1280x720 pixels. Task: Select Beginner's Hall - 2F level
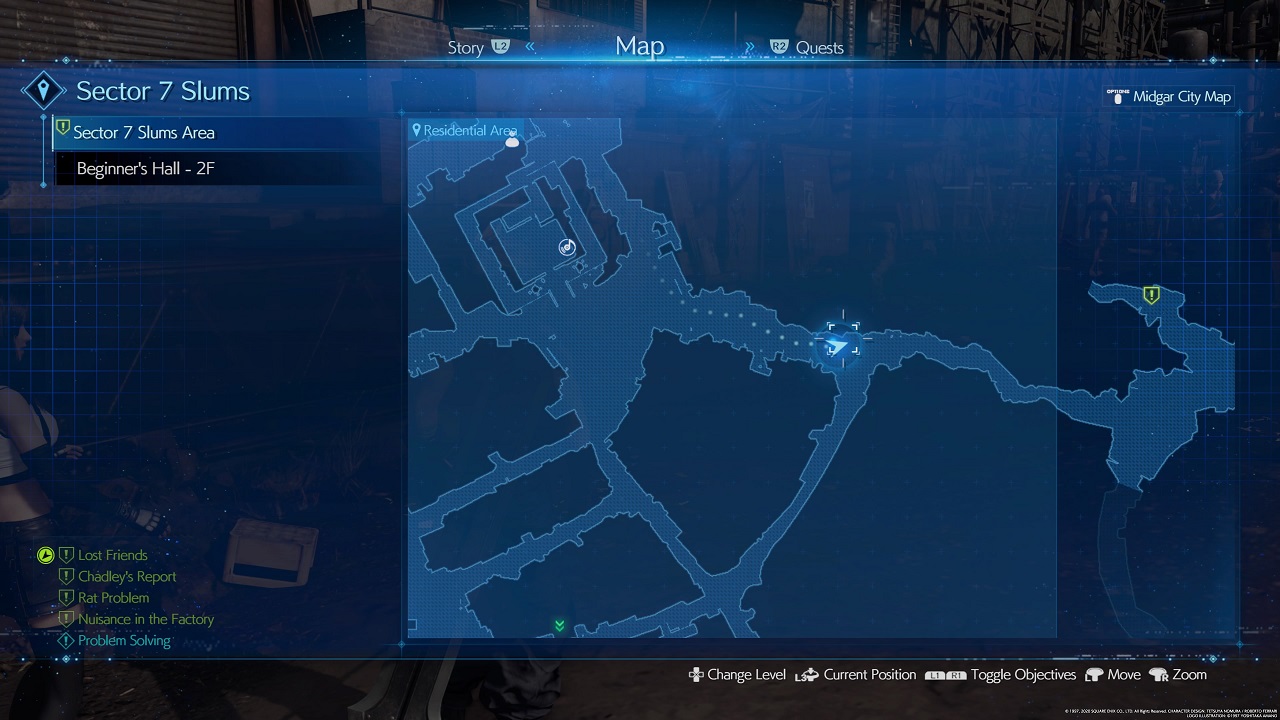[x=146, y=169]
